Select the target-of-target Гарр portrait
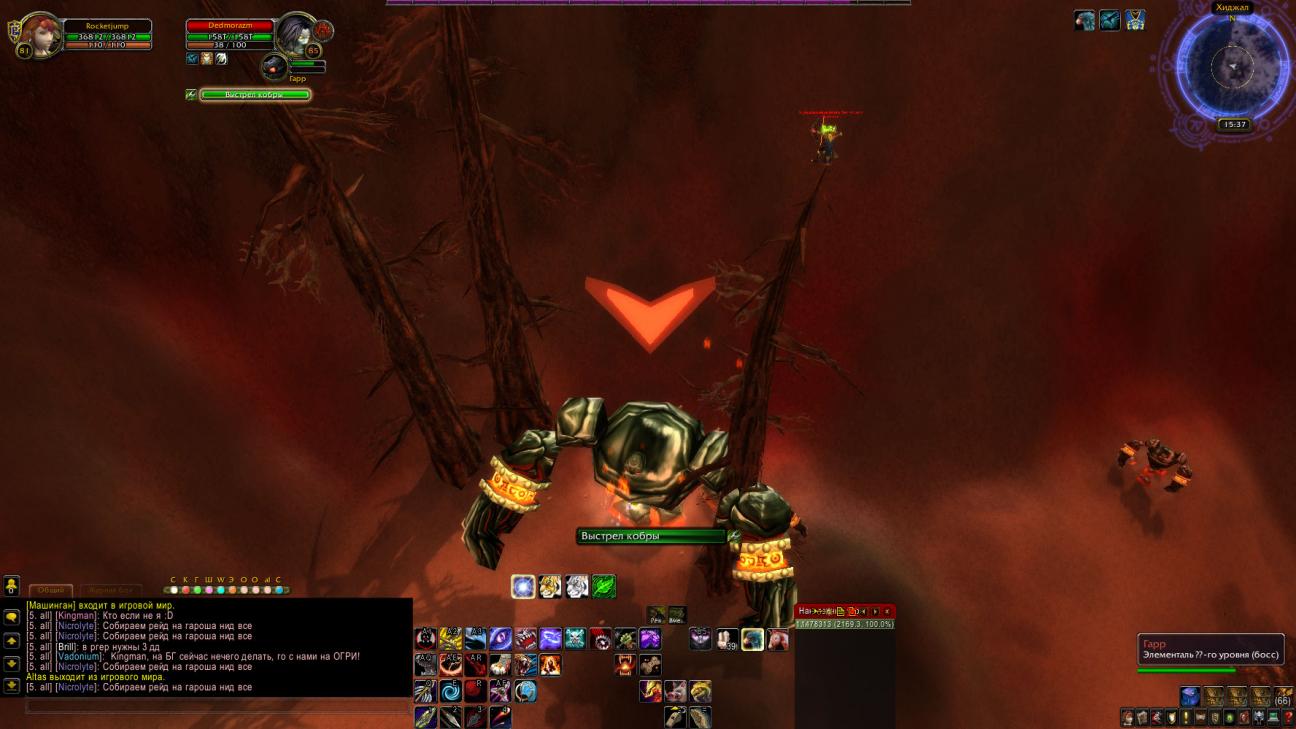 (274, 66)
